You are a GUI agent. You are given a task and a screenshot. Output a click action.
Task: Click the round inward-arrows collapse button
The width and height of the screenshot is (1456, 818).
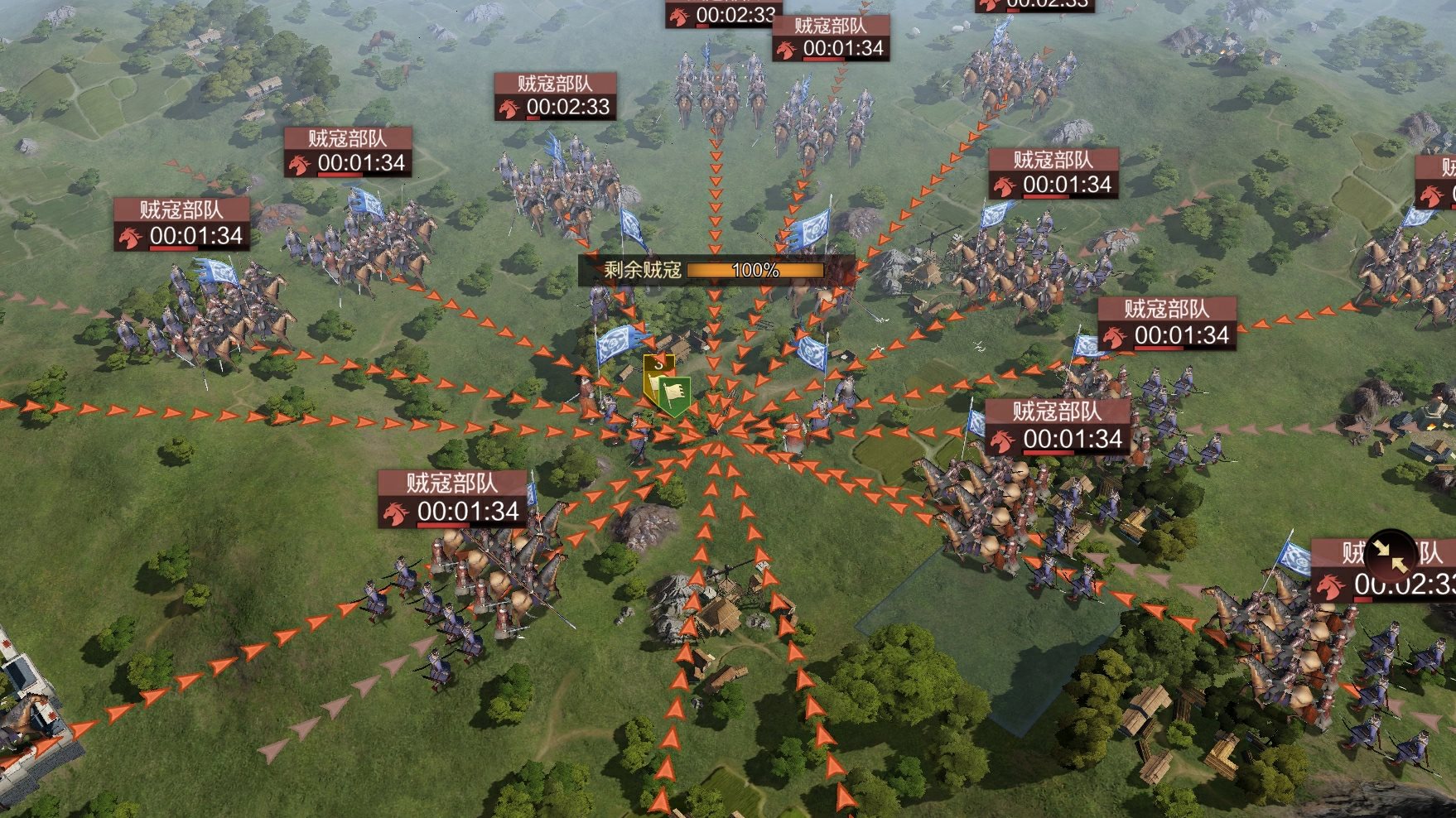tap(1391, 556)
